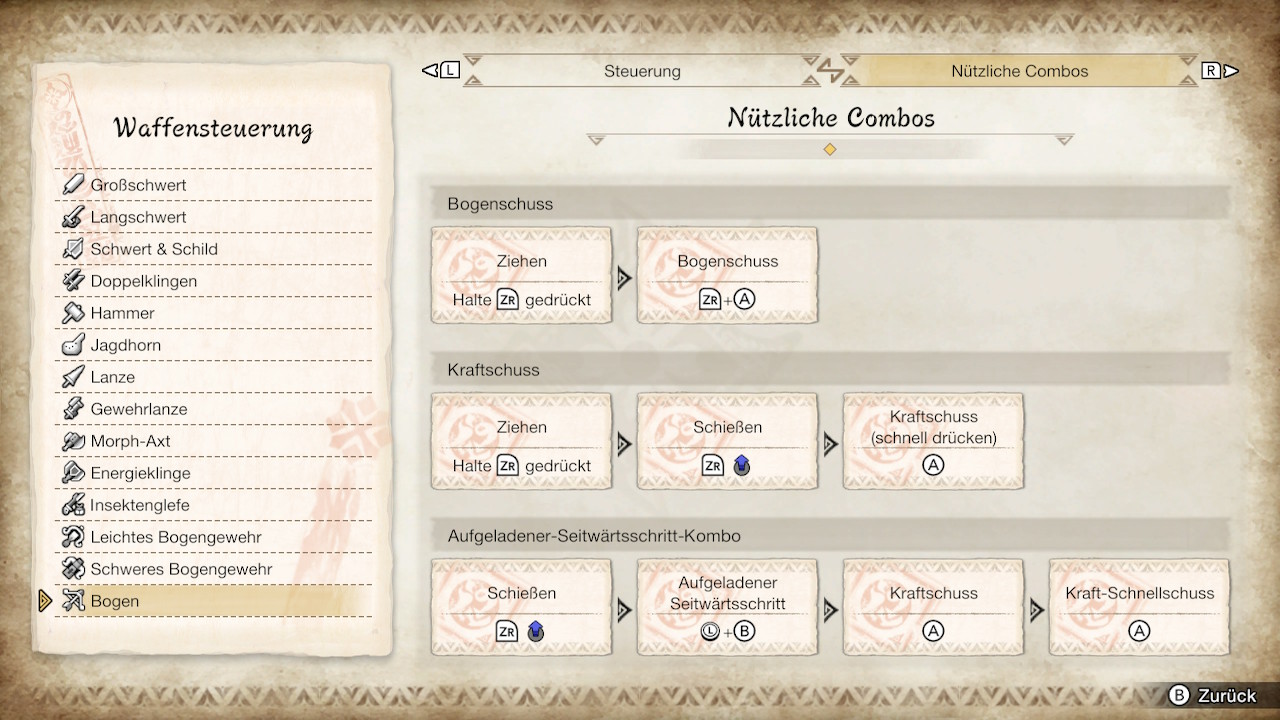Open the Nützliche Combos tab

click(x=1019, y=71)
